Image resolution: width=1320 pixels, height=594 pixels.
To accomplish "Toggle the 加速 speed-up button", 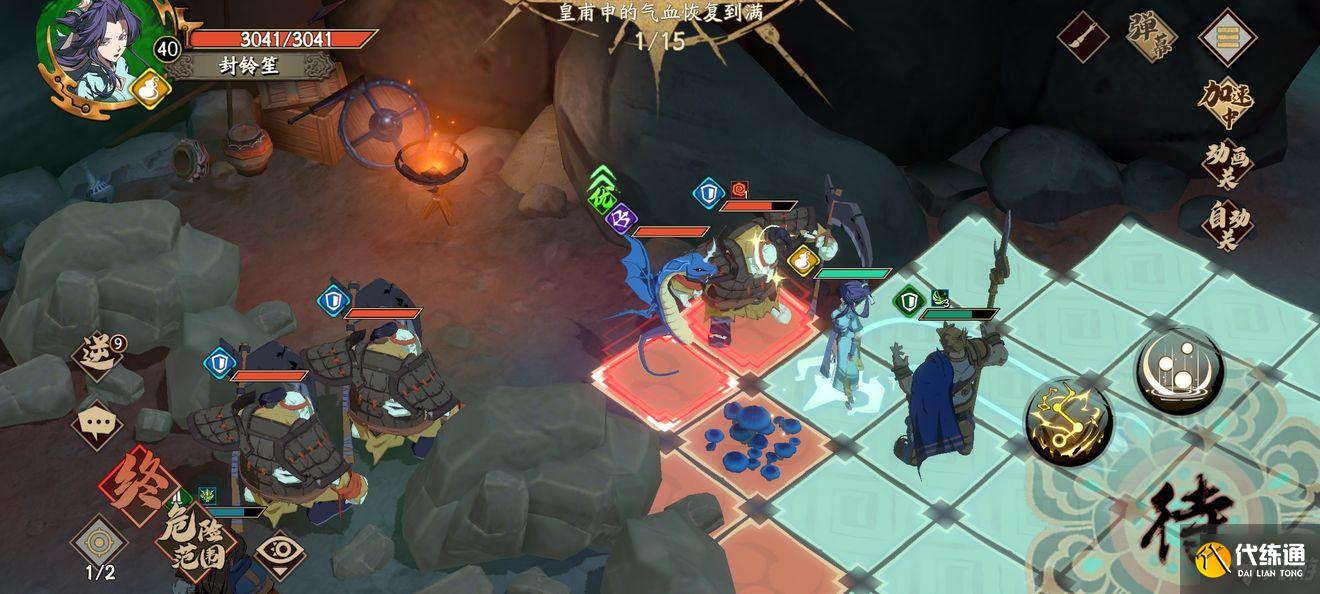I will [1227, 103].
